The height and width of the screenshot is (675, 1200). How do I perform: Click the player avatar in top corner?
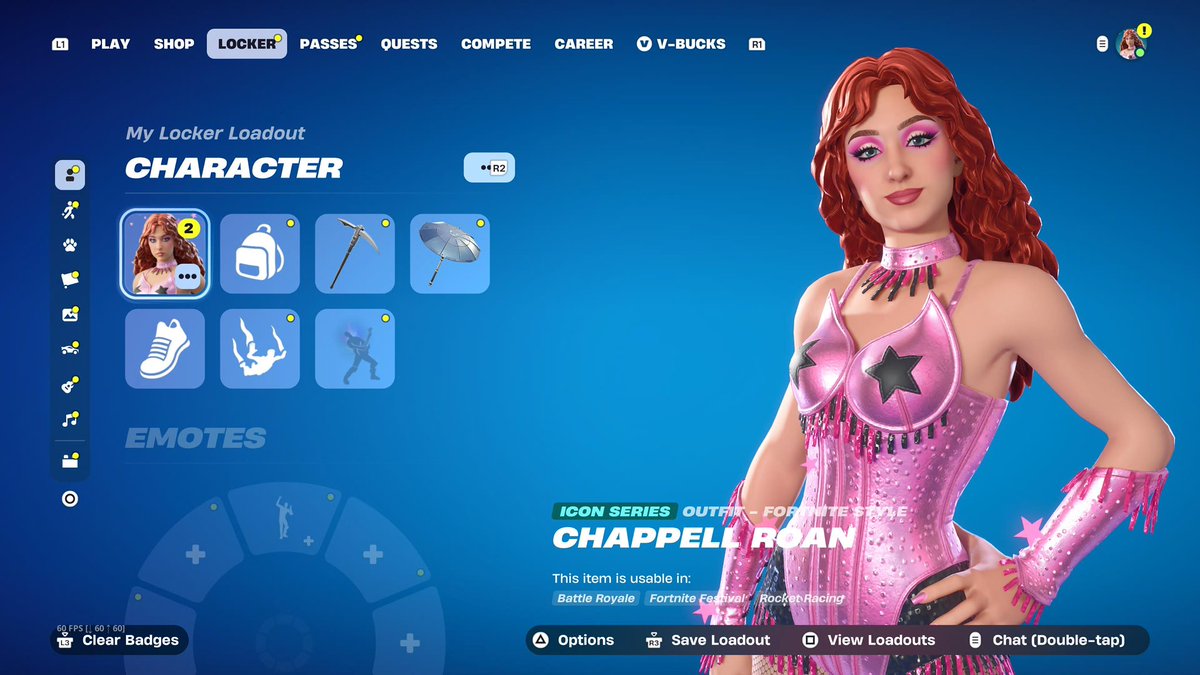[1131, 44]
